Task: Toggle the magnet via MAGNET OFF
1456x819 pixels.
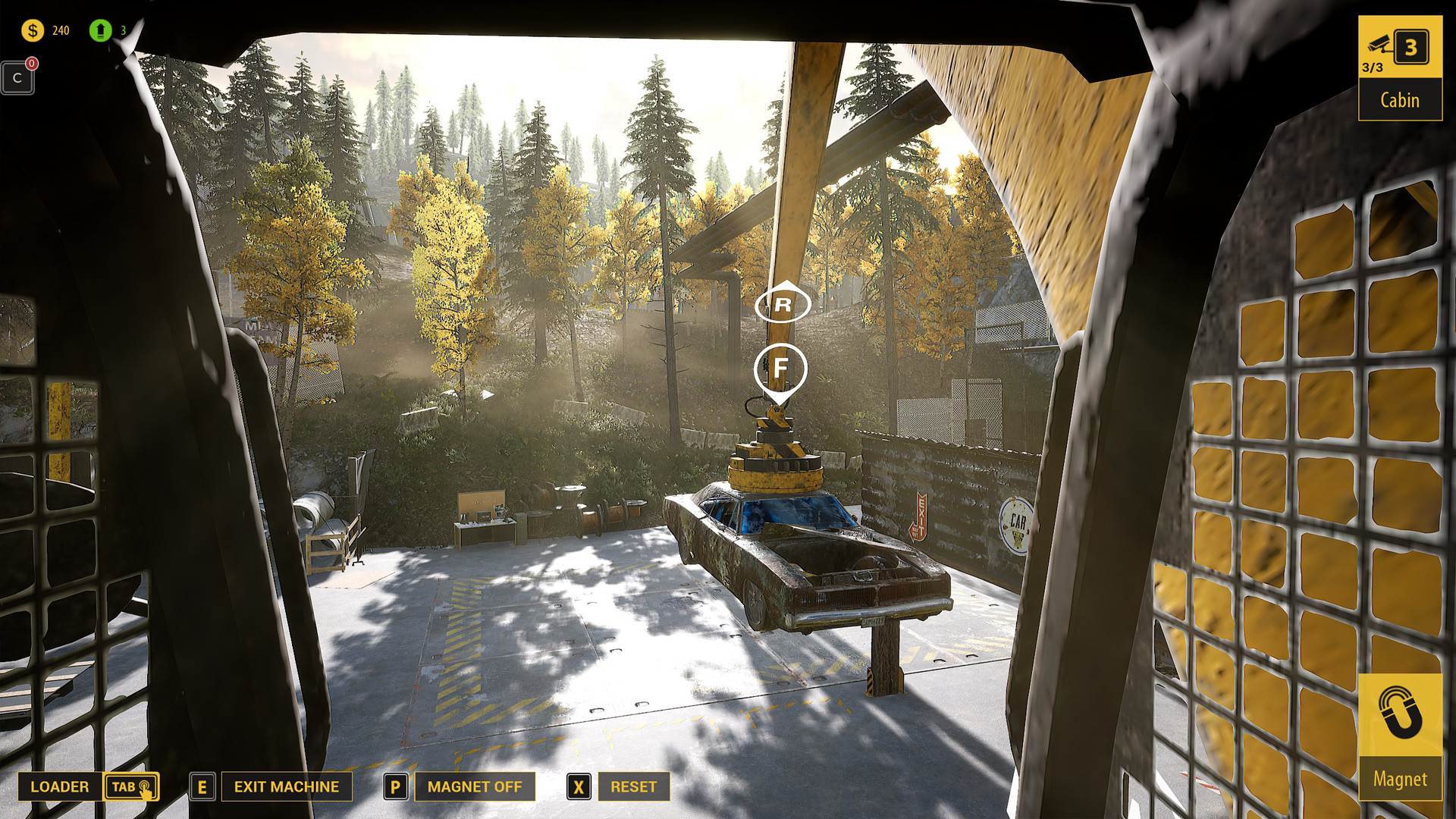Action: point(475,786)
